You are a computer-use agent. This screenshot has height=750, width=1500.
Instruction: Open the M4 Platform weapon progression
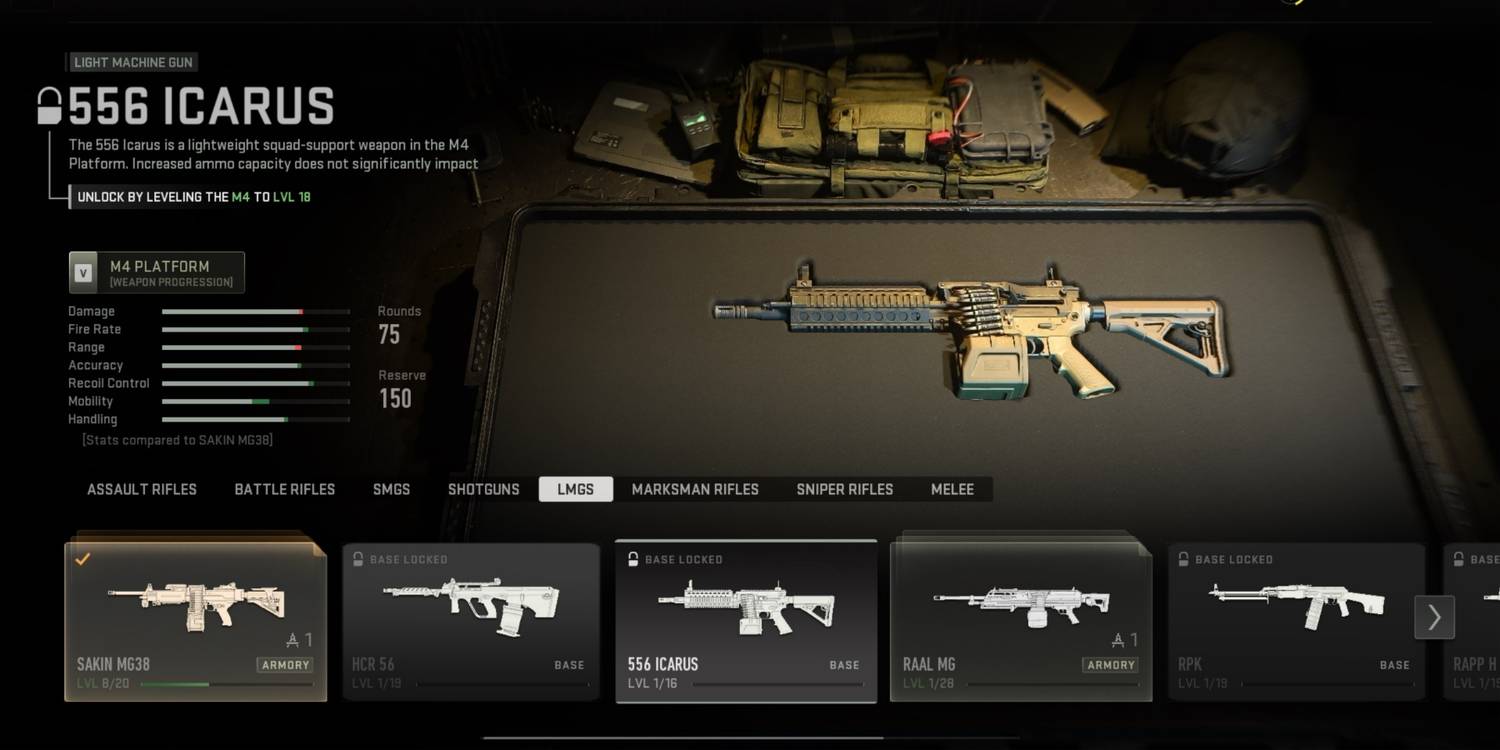[157, 273]
